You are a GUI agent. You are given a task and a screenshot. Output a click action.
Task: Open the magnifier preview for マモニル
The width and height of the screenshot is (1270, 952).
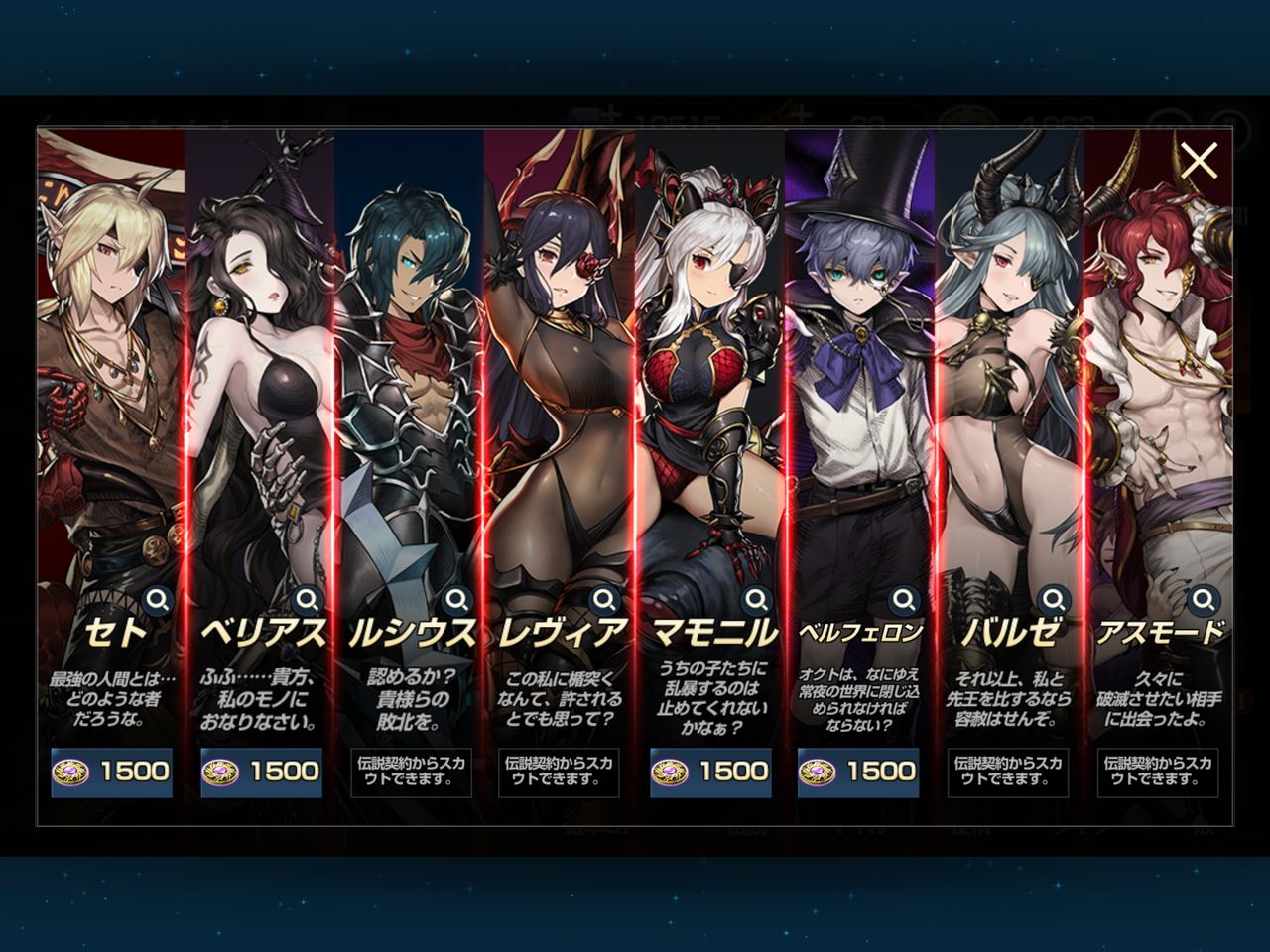pos(757,599)
